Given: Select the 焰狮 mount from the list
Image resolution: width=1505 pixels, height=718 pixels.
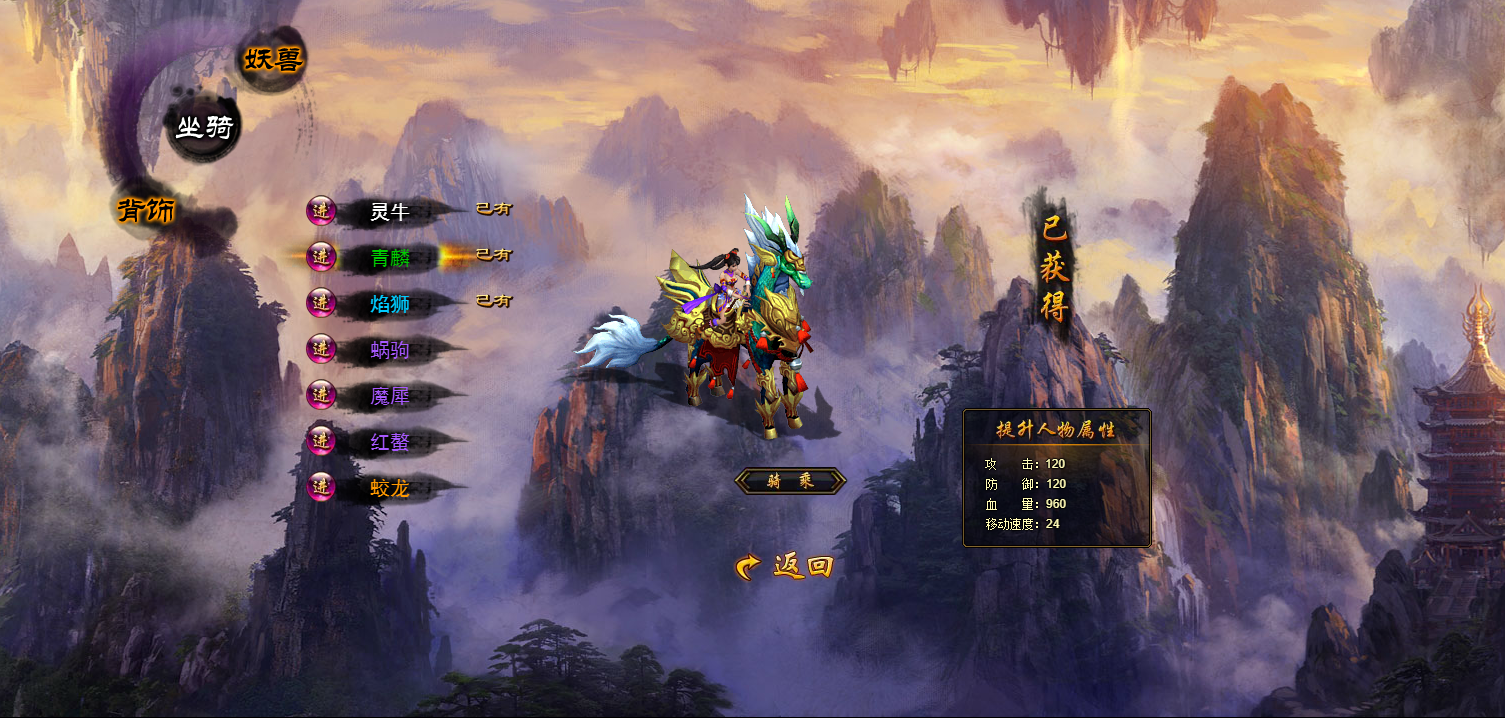Looking at the screenshot, I should click(x=390, y=304).
